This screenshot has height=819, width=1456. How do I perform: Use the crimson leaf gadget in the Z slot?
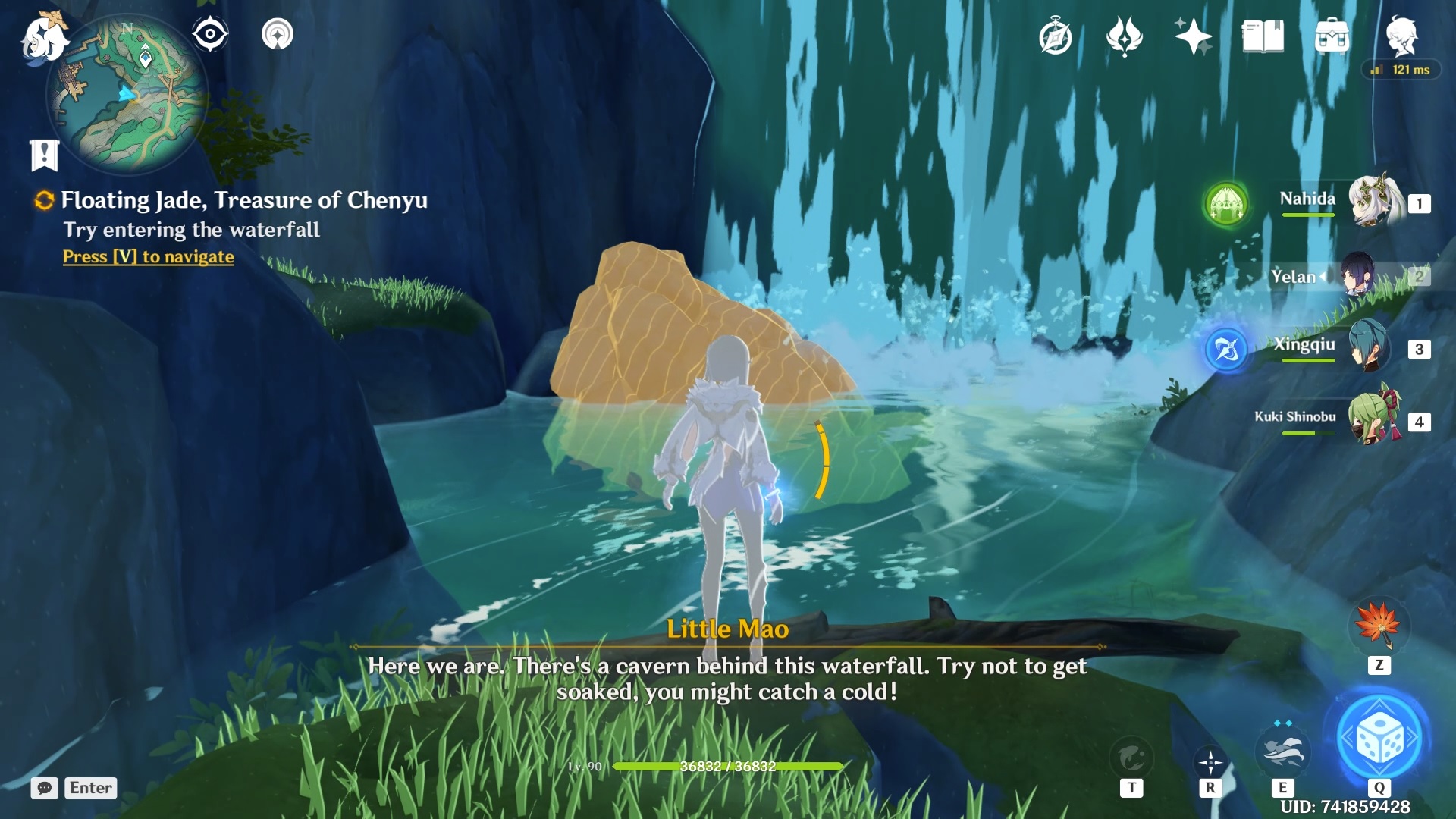point(1382,626)
